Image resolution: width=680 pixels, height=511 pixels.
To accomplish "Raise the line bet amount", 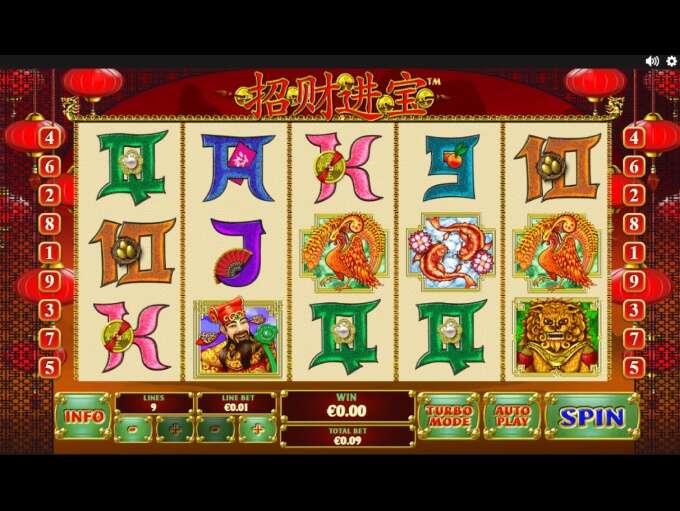I will [x=256, y=430].
